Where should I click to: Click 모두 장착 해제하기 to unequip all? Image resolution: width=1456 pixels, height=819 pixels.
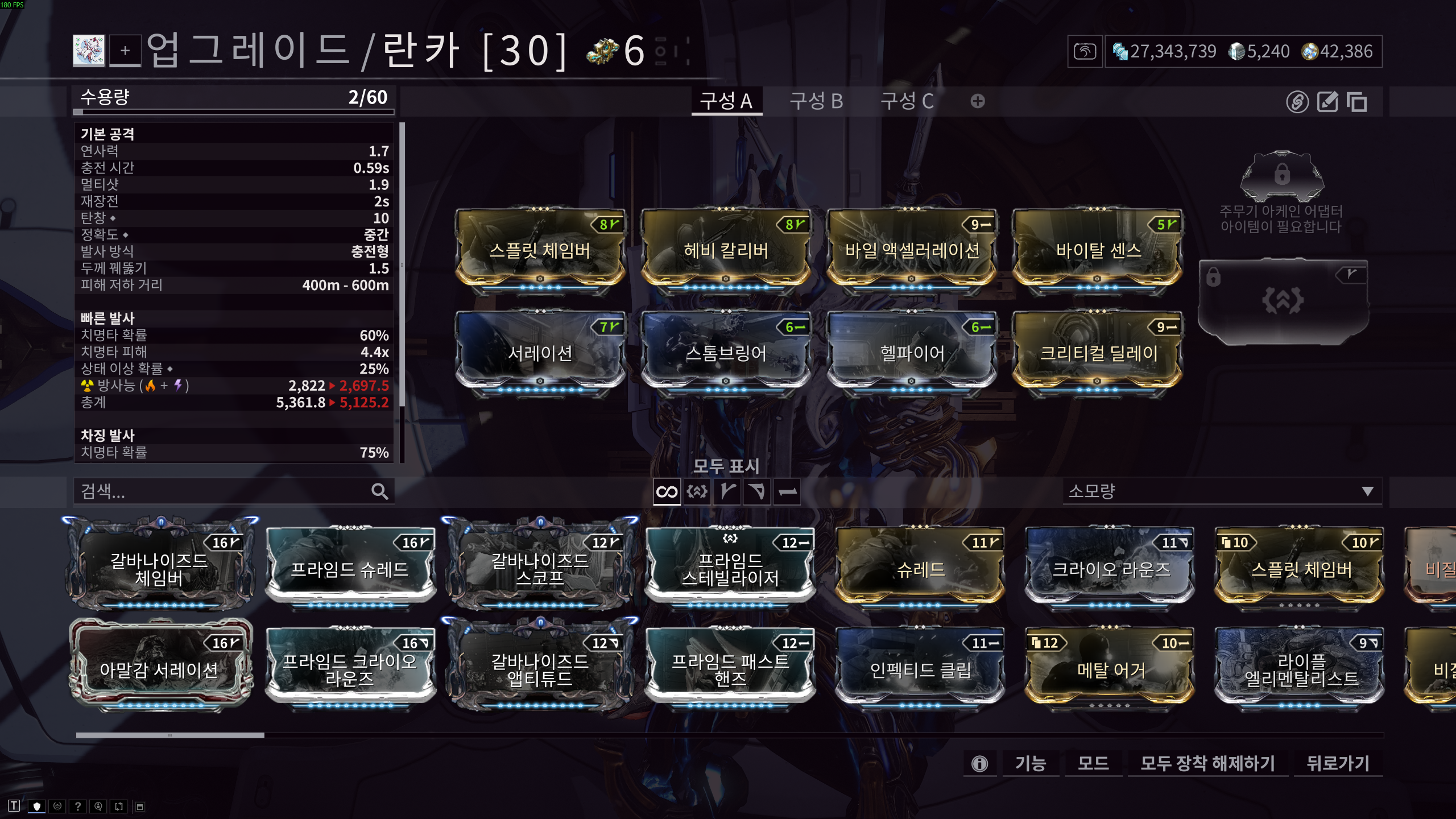pos(1207,763)
